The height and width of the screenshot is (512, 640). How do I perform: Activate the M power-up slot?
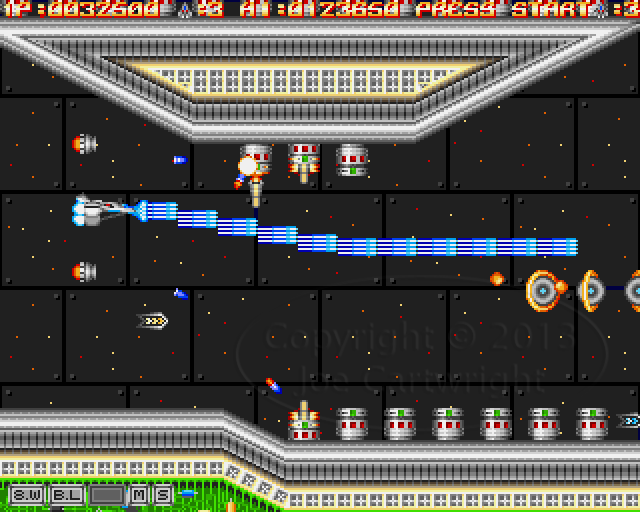tap(138, 494)
